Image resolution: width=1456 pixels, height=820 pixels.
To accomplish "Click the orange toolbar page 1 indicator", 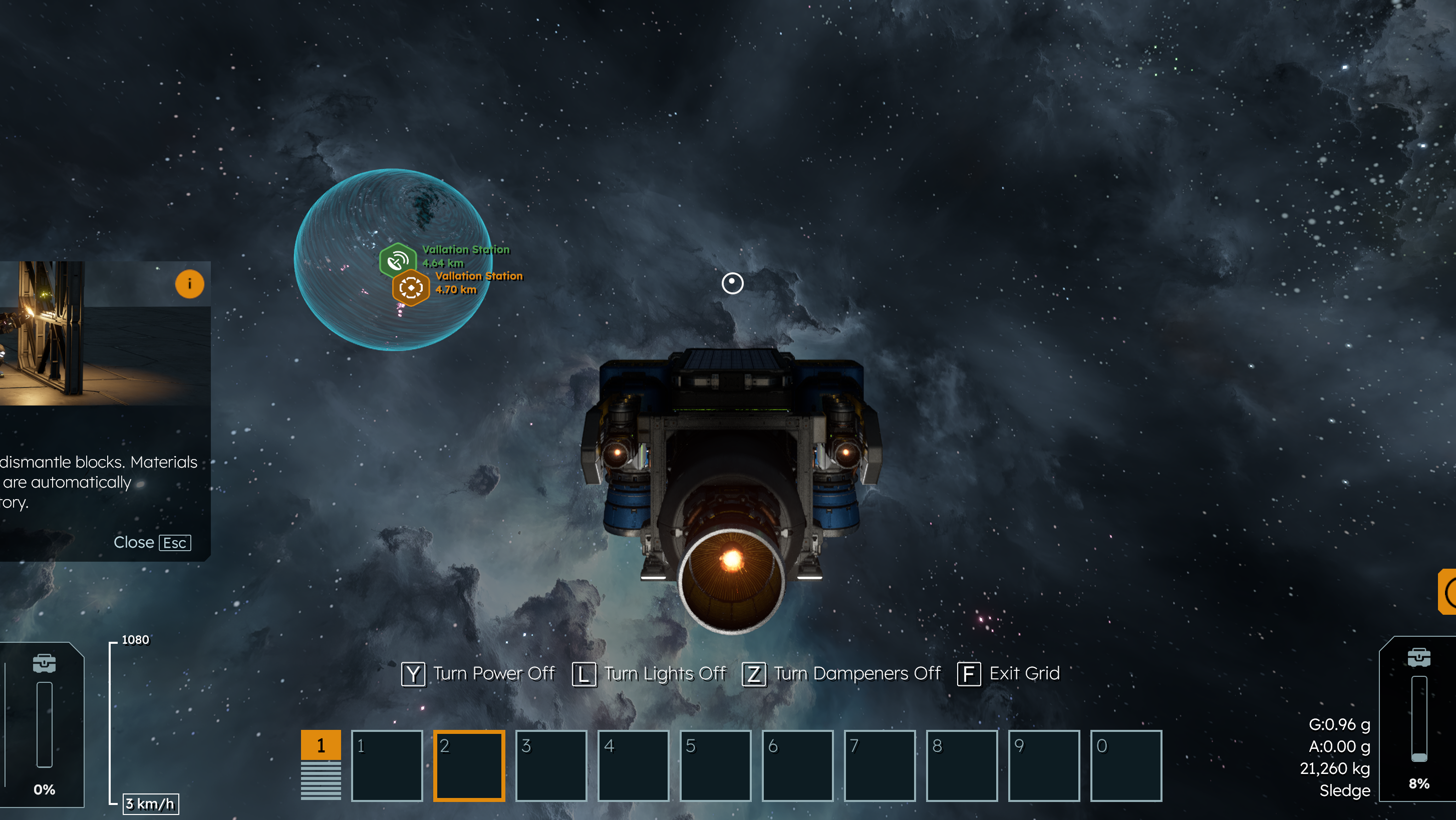I will tap(321, 745).
